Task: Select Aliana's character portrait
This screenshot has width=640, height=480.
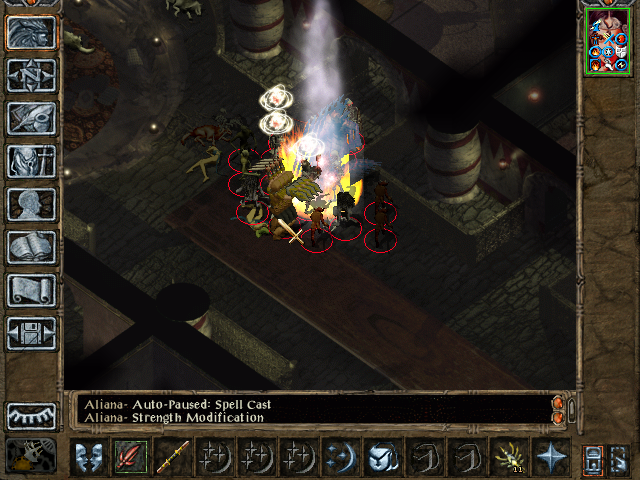Action: (x=608, y=42)
